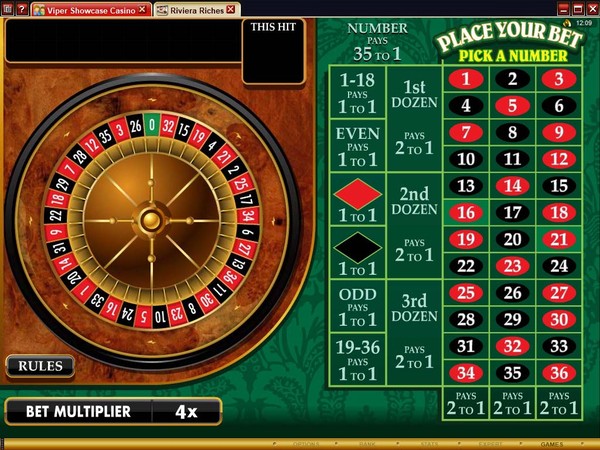Pick red number 1 on the table
Image resolution: width=600 pixels, height=450 pixels.
click(x=465, y=79)
